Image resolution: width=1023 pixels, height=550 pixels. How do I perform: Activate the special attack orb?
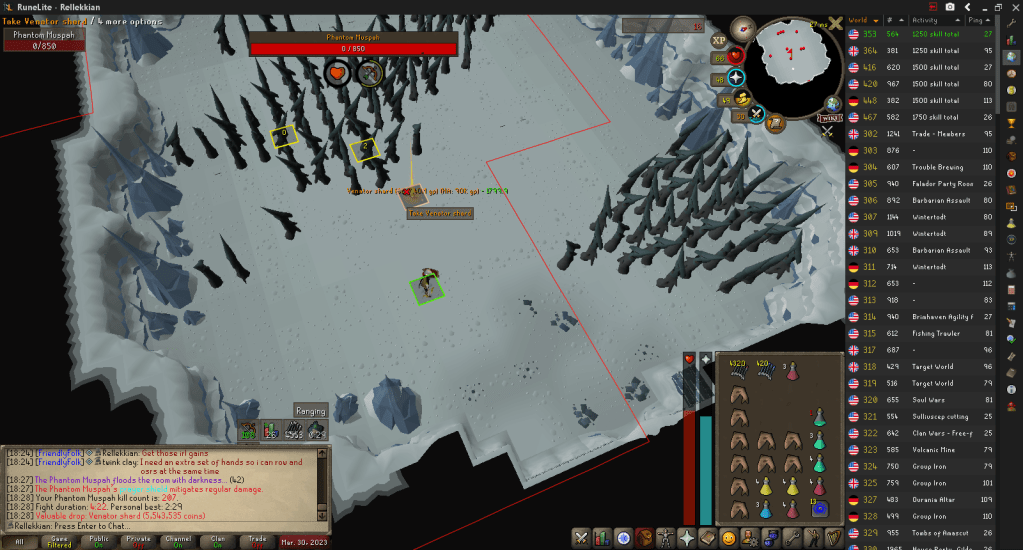click(x=757, y=114)
